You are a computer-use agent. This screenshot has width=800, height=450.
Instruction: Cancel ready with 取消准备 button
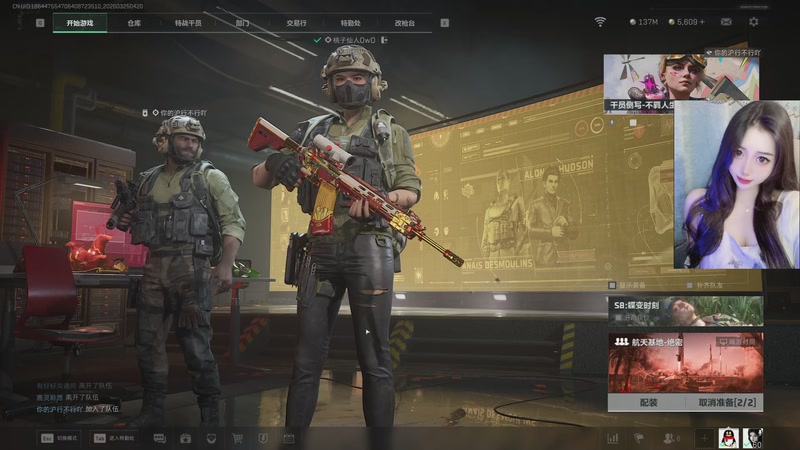click(x=725, y=402)
